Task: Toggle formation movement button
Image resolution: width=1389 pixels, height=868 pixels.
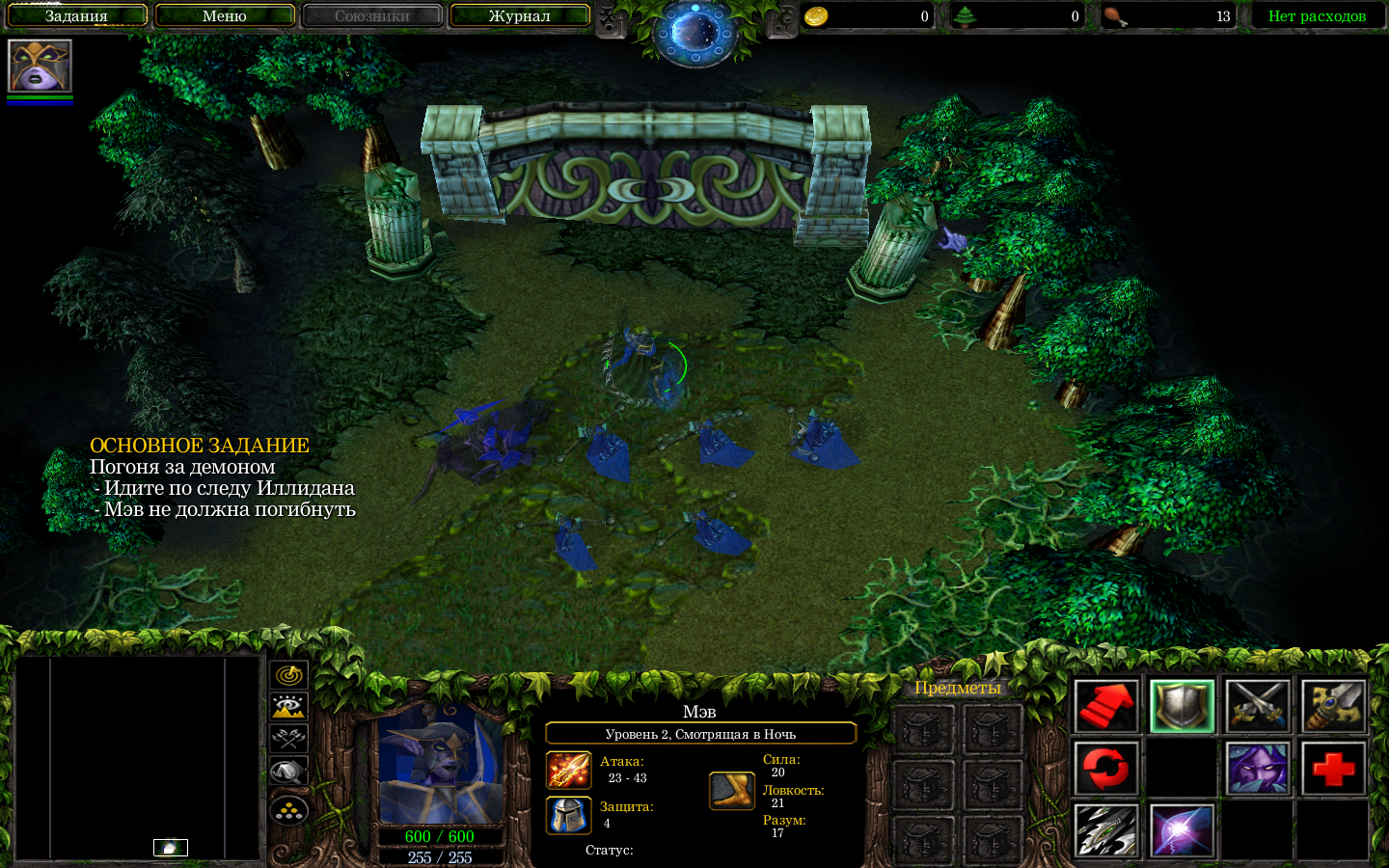Action: [x=288, y=810]
